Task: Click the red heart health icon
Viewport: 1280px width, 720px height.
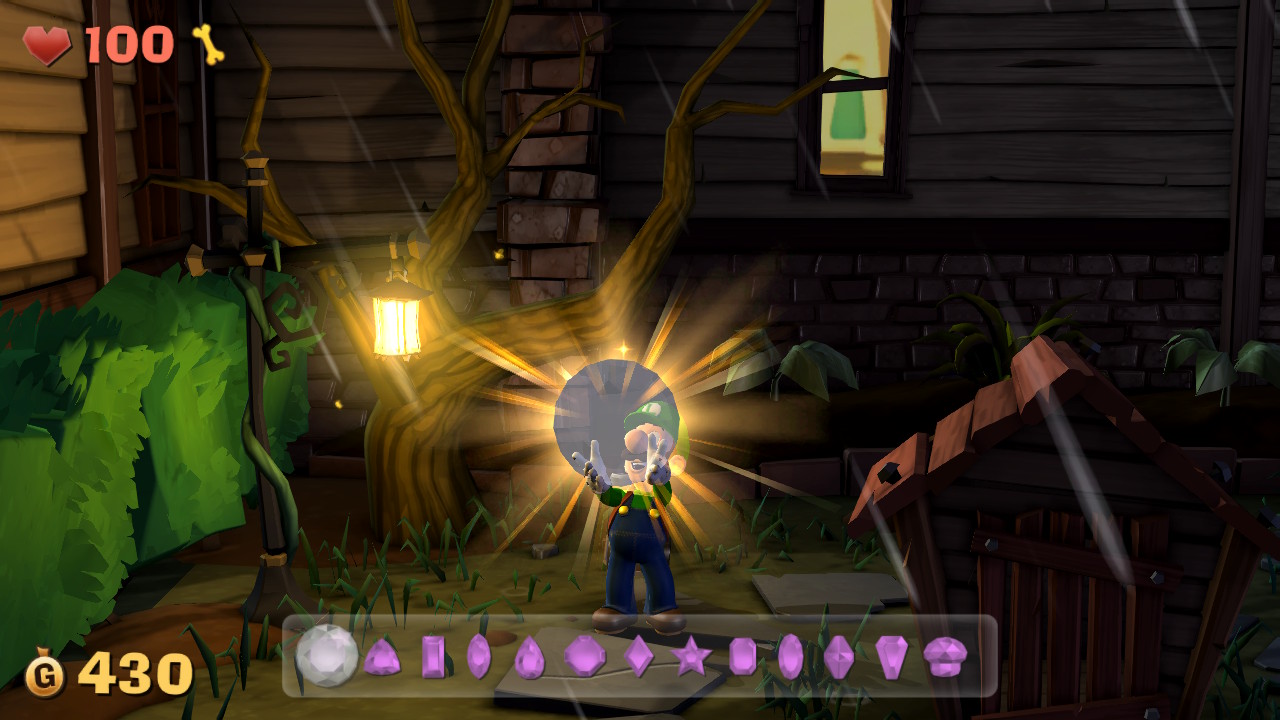Action: pos(48,44)
